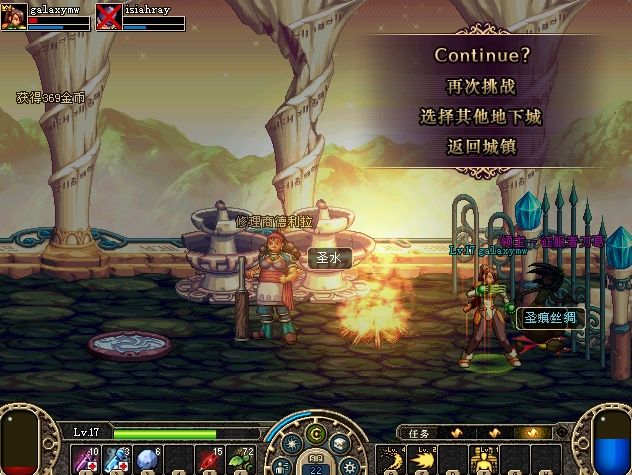Choose 返回城镇 to return to town

[x=480, y=147]
